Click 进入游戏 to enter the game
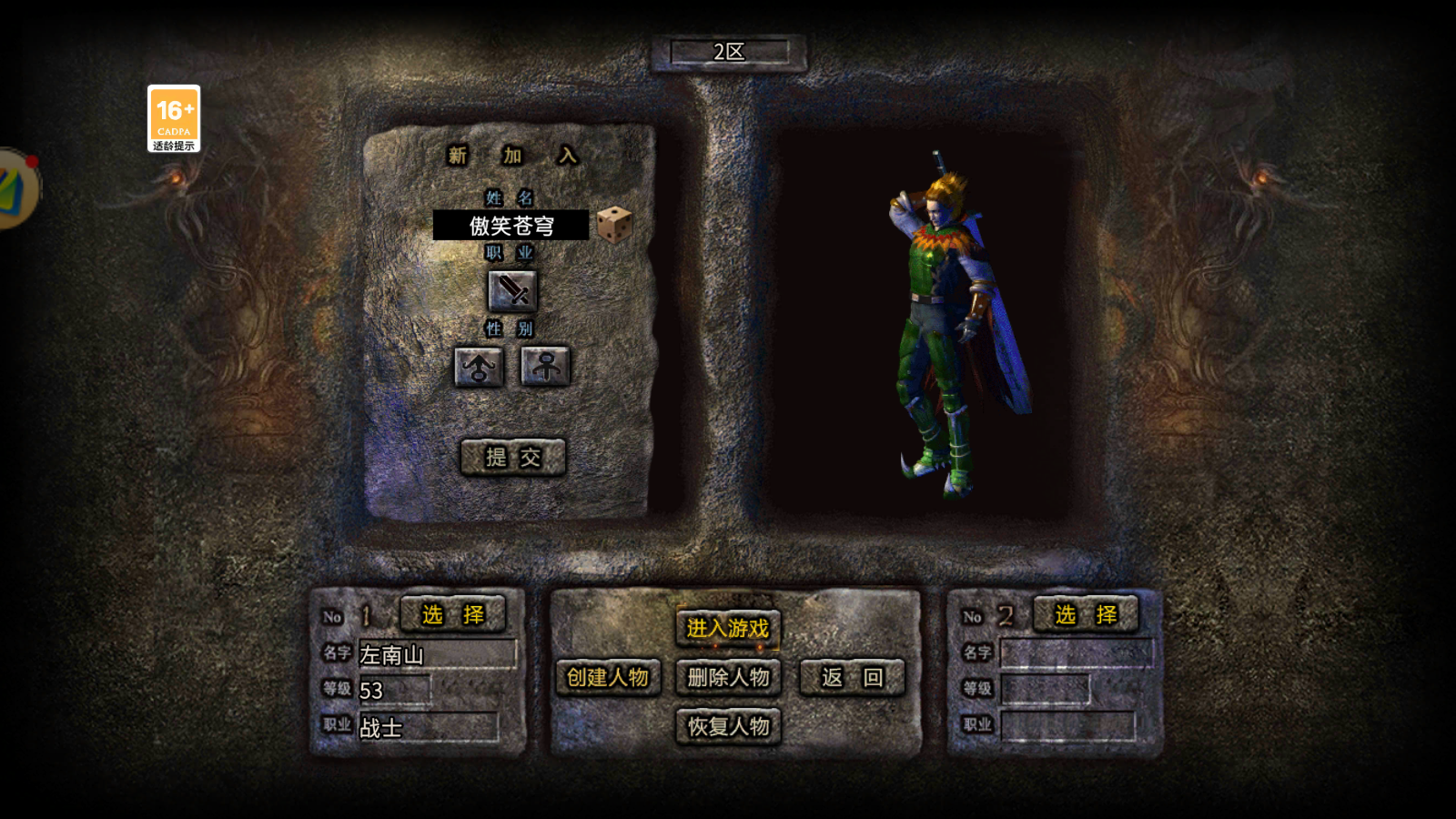The image size is (1456, 819). tap(727, 627)
